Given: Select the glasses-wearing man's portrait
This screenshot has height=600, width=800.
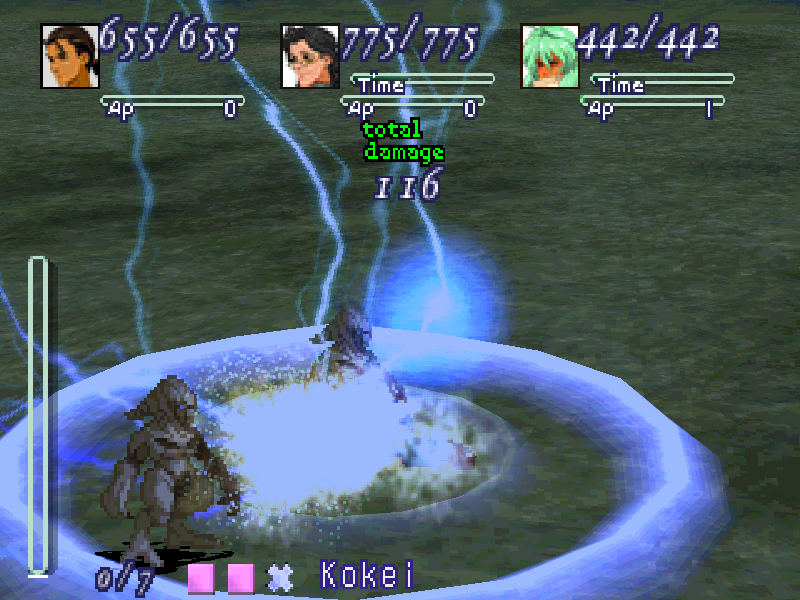Looking at the screenshot, I should [311, 56].
